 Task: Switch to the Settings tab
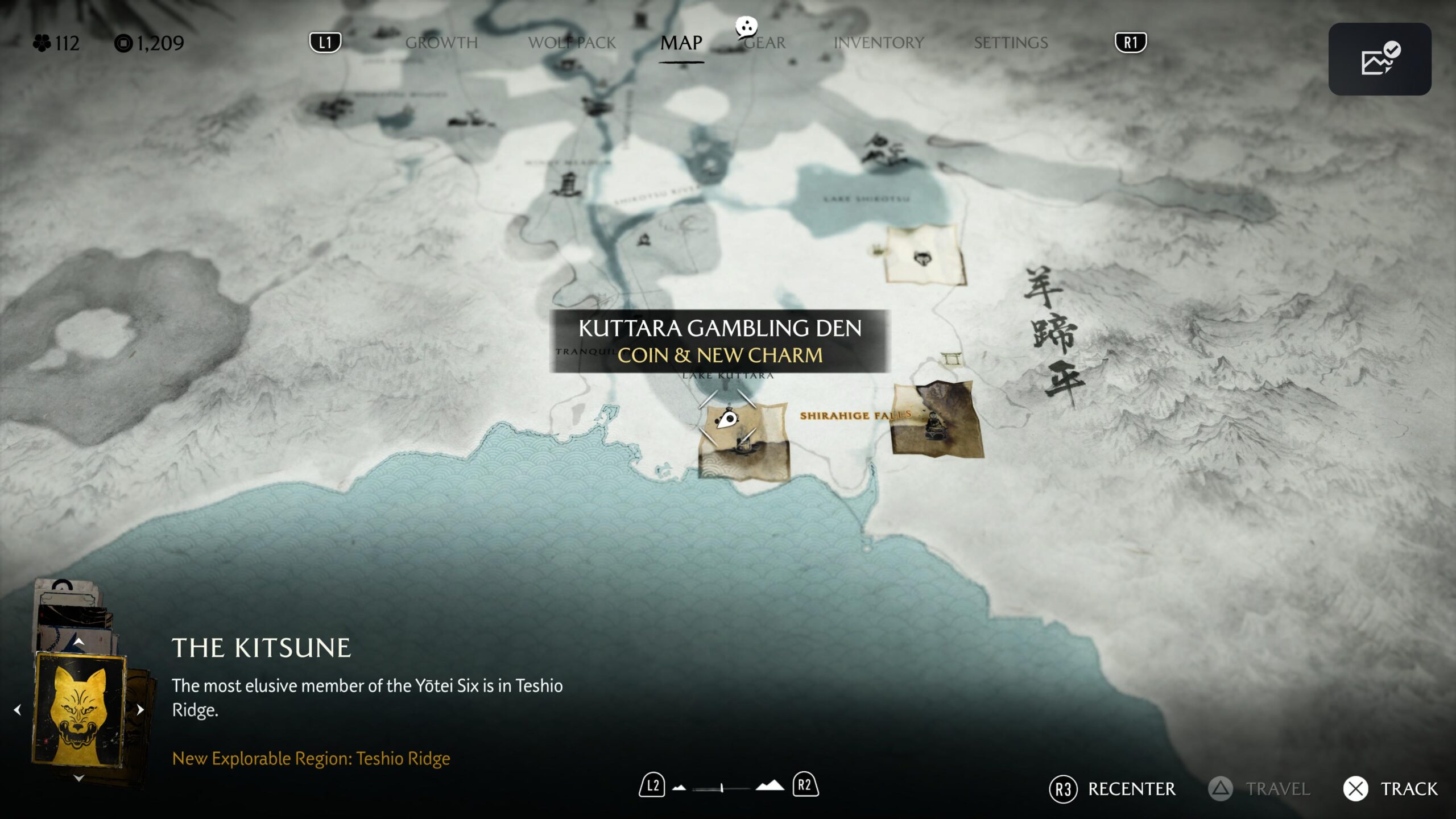1011,43
